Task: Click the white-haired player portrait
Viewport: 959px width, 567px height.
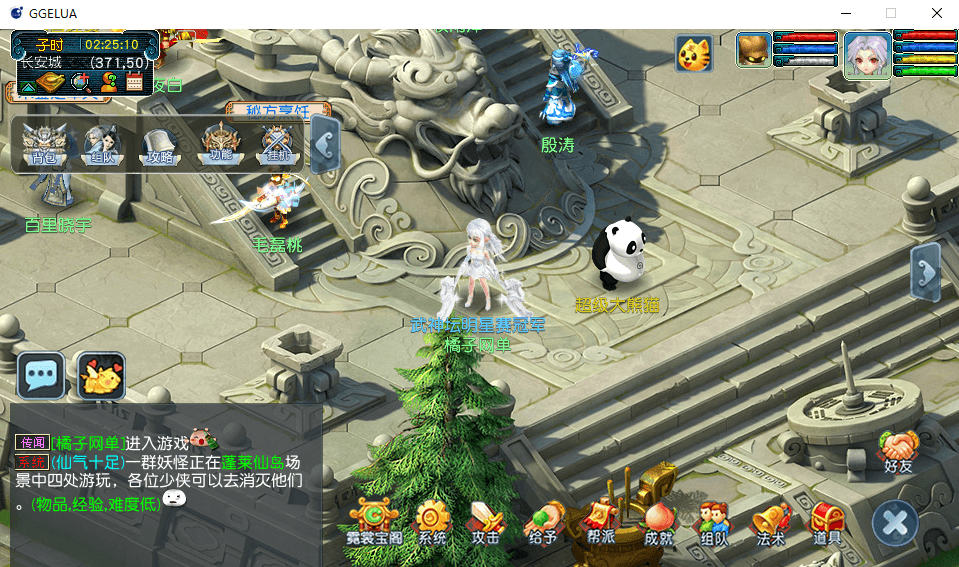Action: [866, 53]
